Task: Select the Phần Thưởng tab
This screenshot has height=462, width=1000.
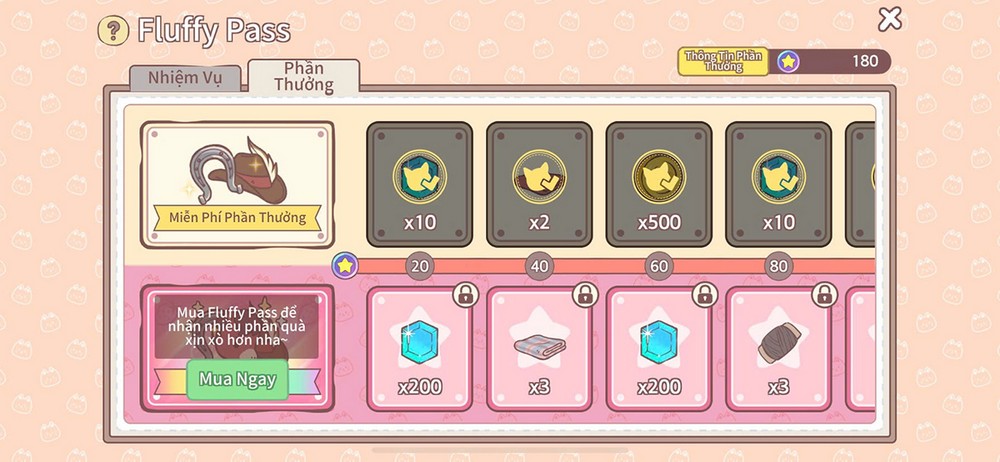Action: pyautogui.click(x=304, y=76)
